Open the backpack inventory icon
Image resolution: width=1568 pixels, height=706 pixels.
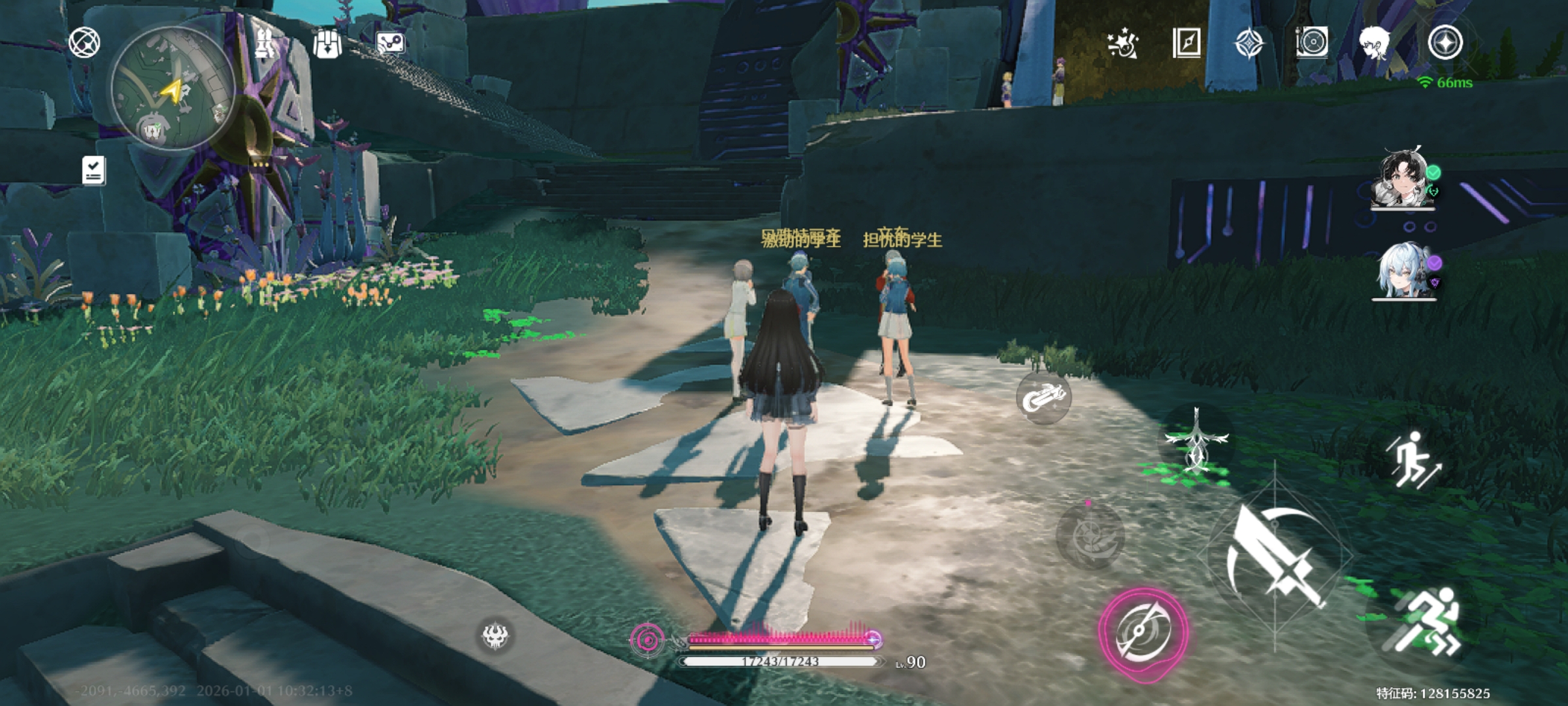tap(327, 44)
